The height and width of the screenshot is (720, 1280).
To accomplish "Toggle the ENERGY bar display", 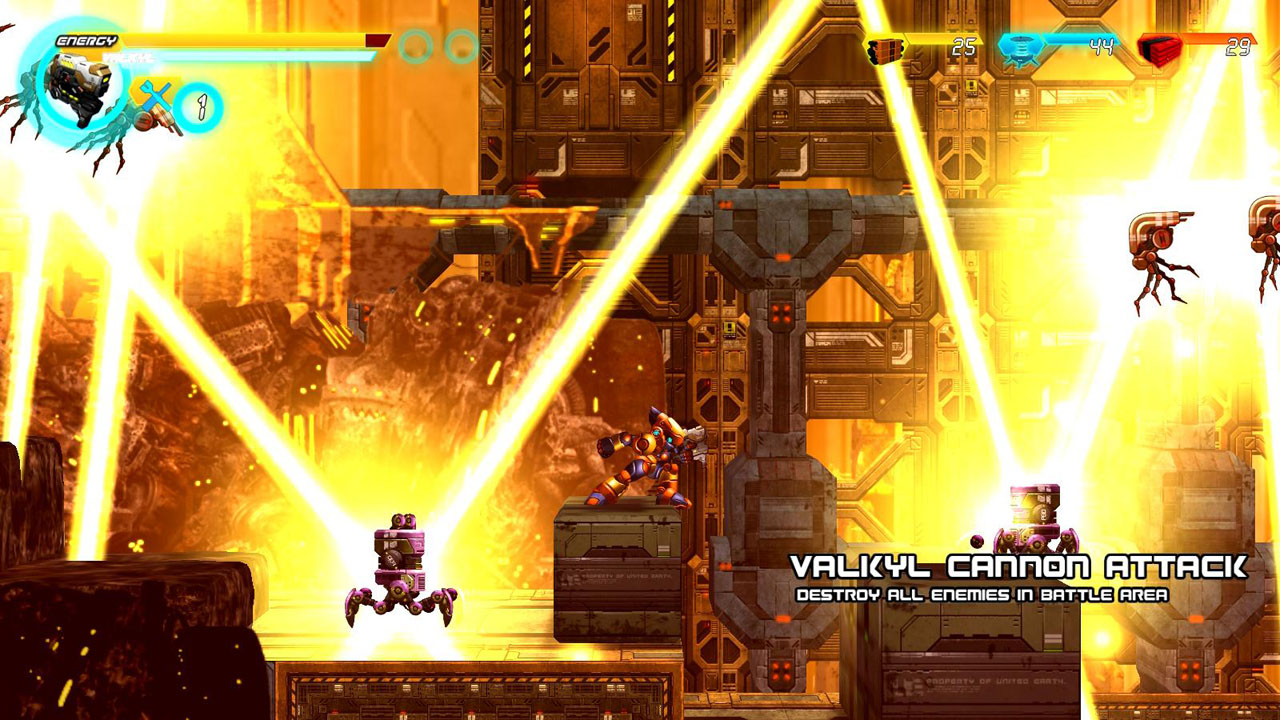I will click(x=86, y=39).
